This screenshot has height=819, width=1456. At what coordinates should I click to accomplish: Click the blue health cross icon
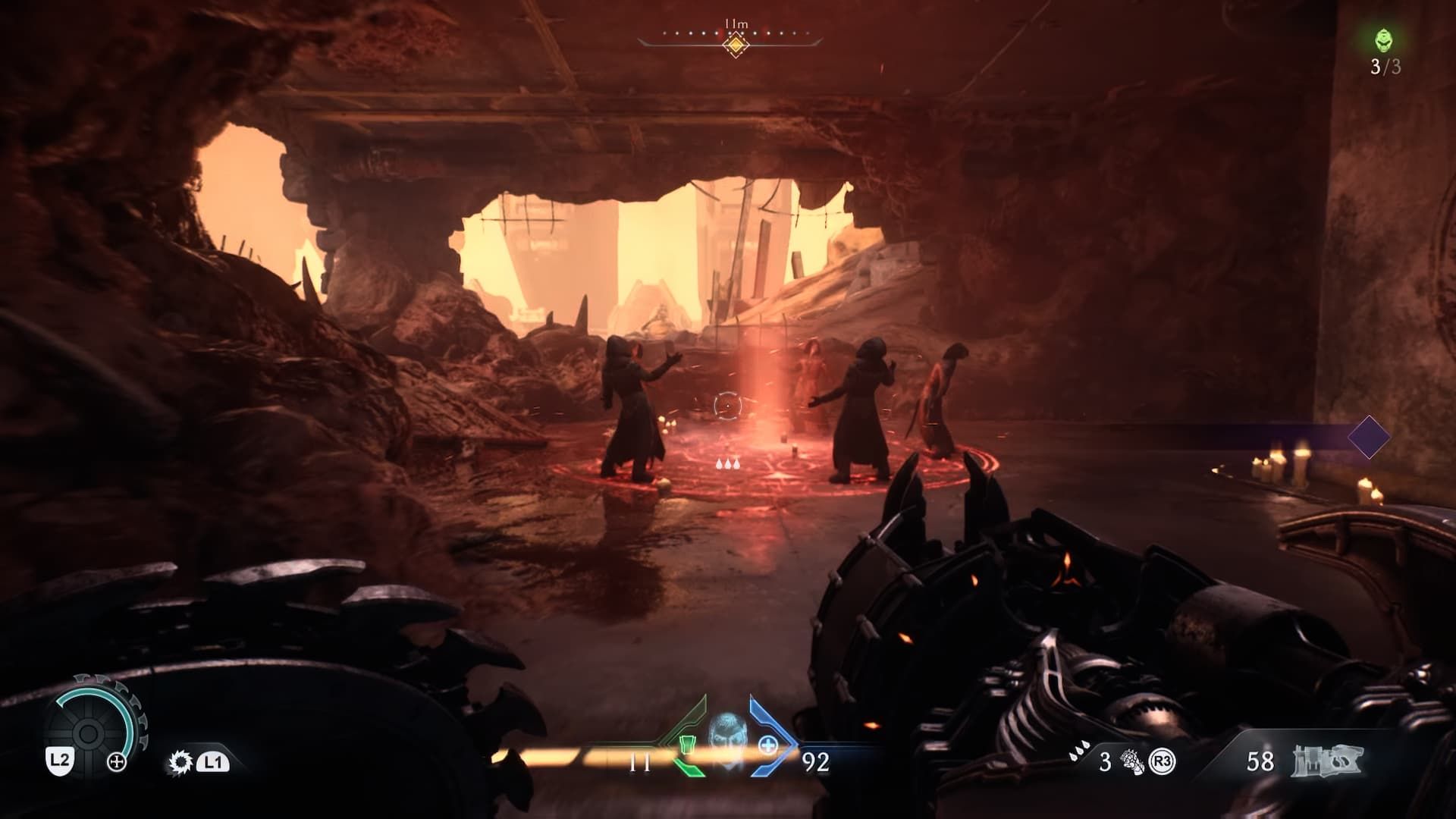click(767, 745)
